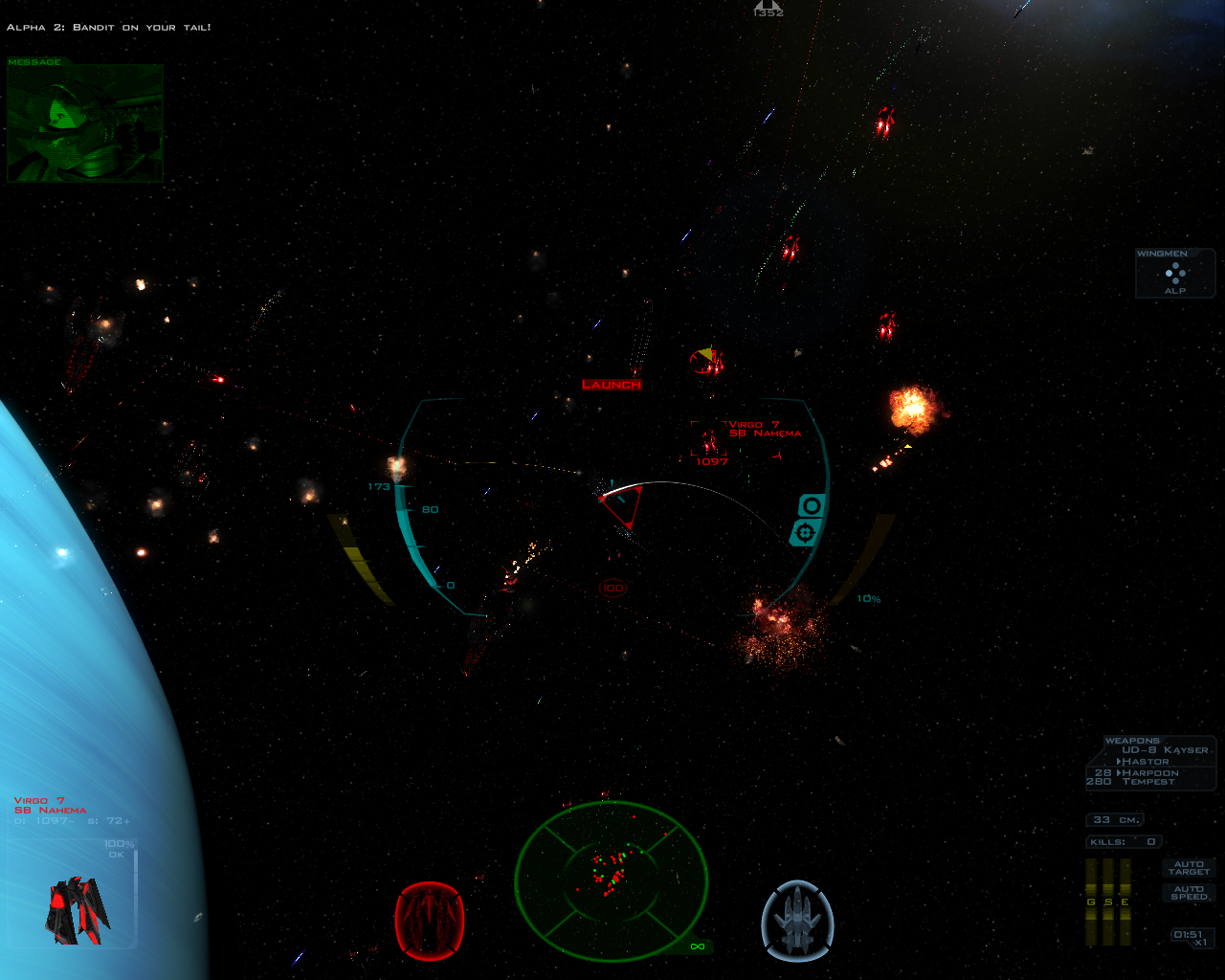Choose the Harpoon missile in weapons list
Image resolution: width=1225 pixels, height=980 pixels.
click(x=1149, y=772)
